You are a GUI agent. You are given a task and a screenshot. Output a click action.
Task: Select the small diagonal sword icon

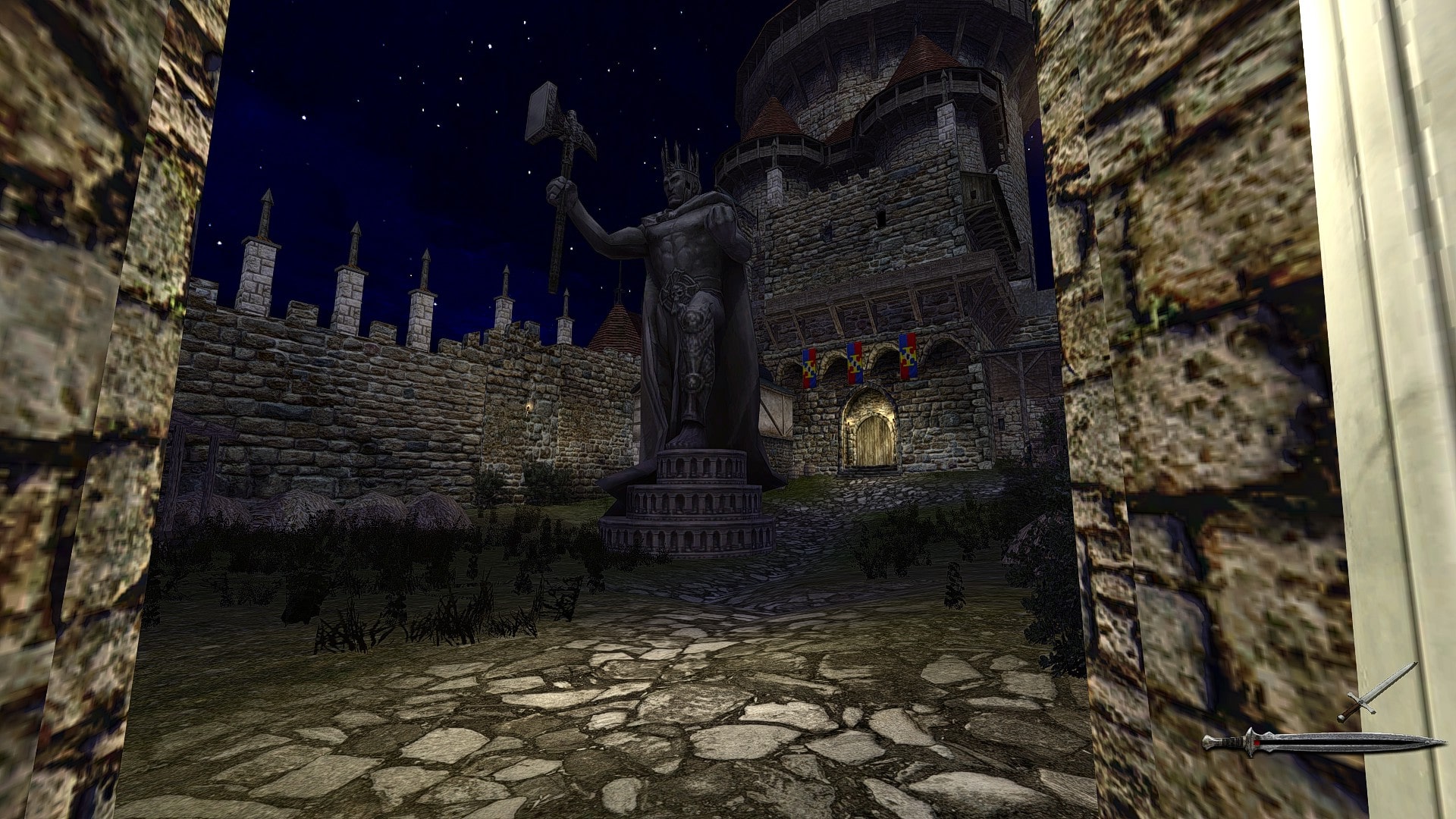[x=1376, y=692]
